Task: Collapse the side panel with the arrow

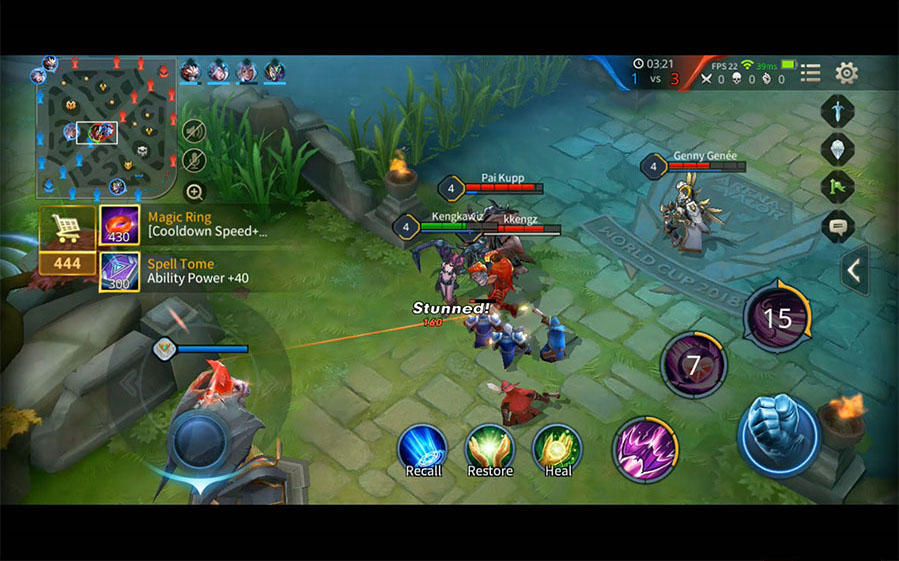Action: [x=854, y=270]
